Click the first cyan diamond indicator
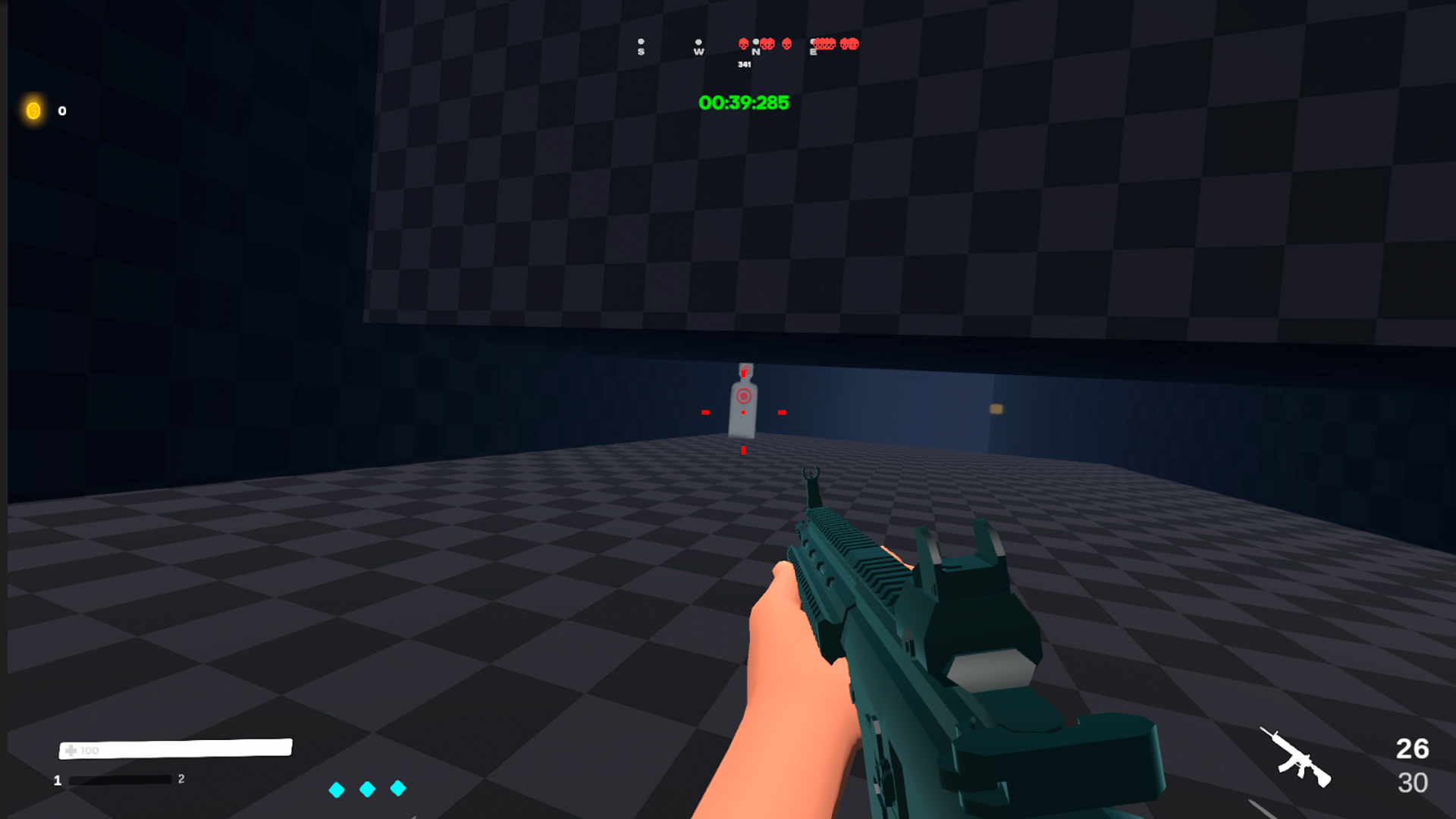The width and height of the screenshot is (1456, 819). [337, 790]
